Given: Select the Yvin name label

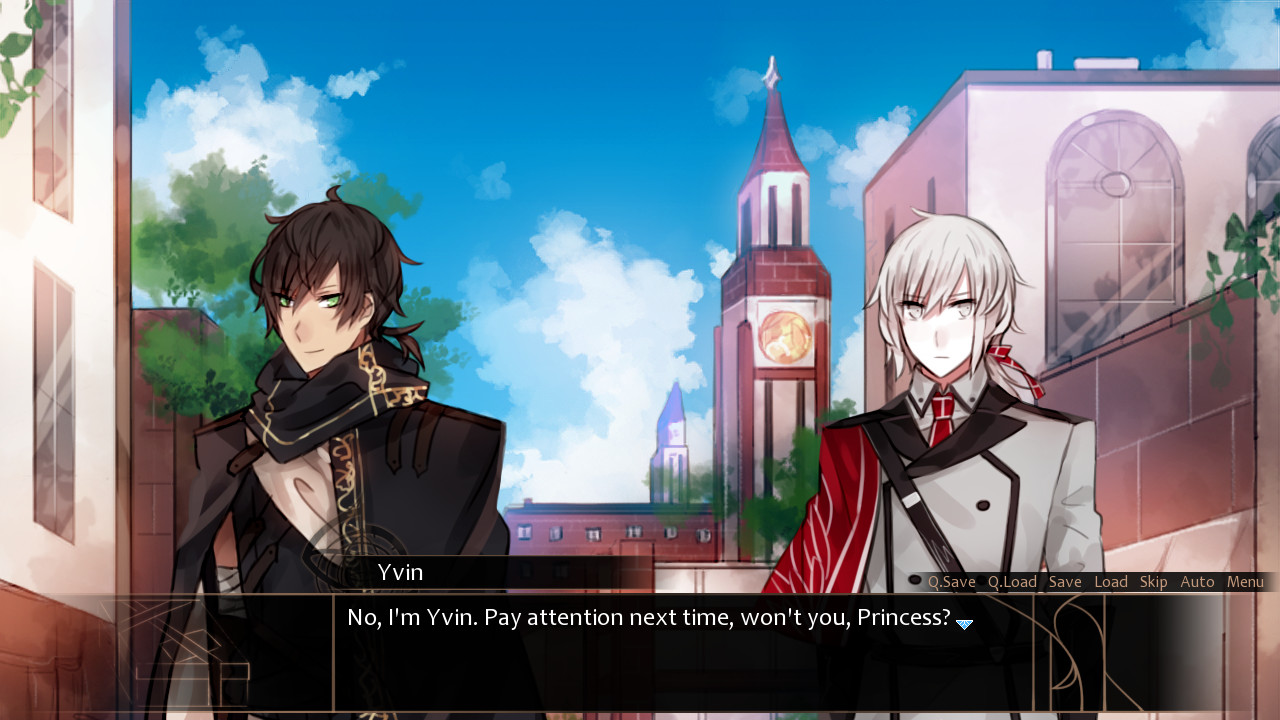Looking at the screenshot, I should 401,572.
